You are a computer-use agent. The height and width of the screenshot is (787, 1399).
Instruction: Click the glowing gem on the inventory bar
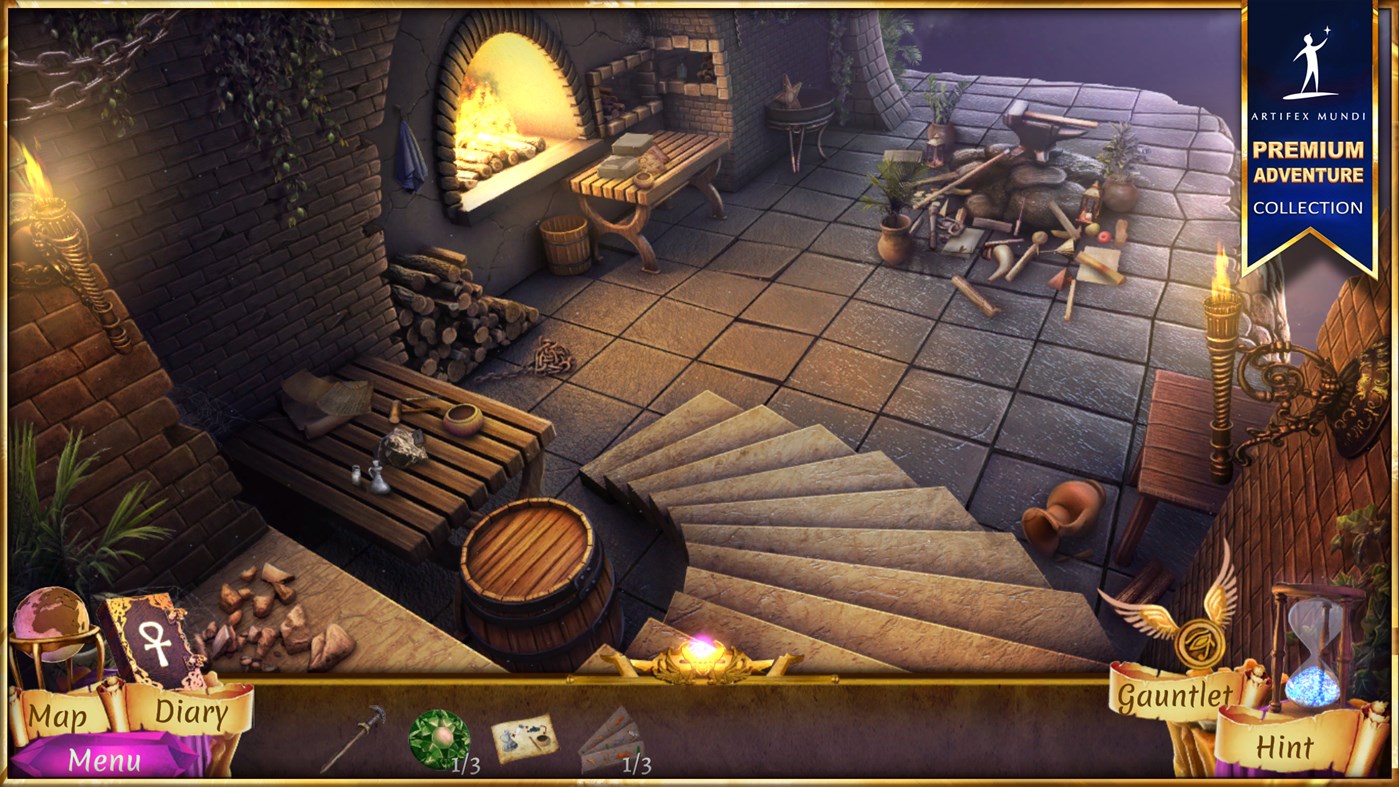pyautogui.click(x=700, y=650)
